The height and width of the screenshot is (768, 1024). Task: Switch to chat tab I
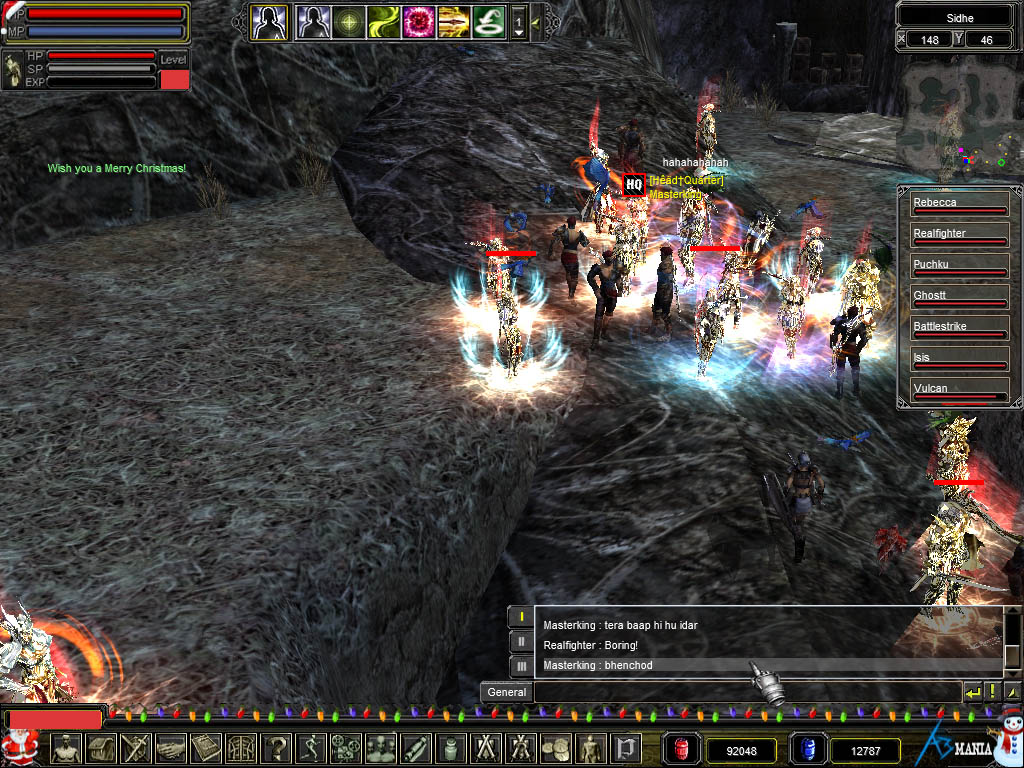click(520, 617)
